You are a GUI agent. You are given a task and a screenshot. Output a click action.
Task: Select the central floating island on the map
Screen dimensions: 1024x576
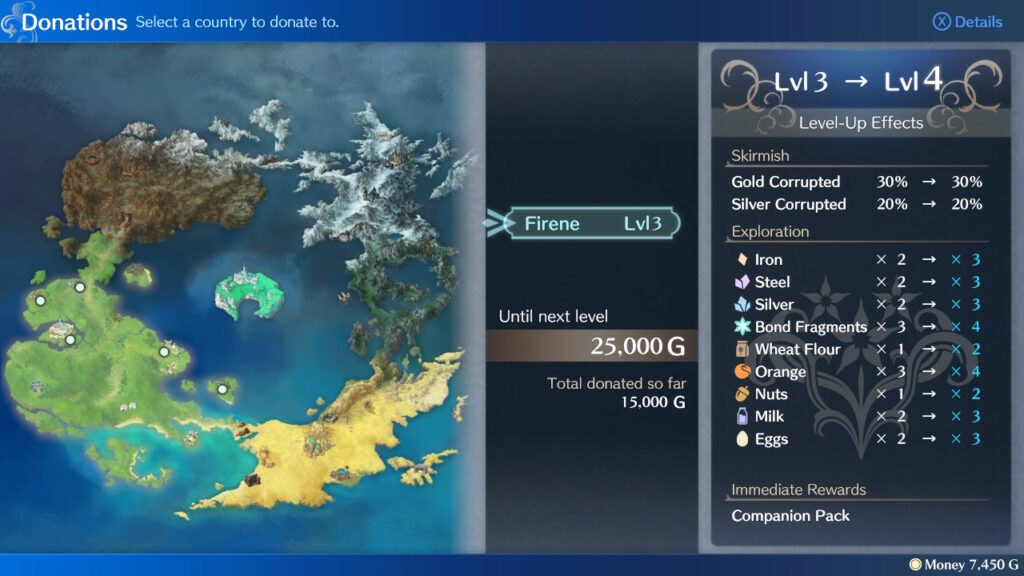click(x=249, y=293)
